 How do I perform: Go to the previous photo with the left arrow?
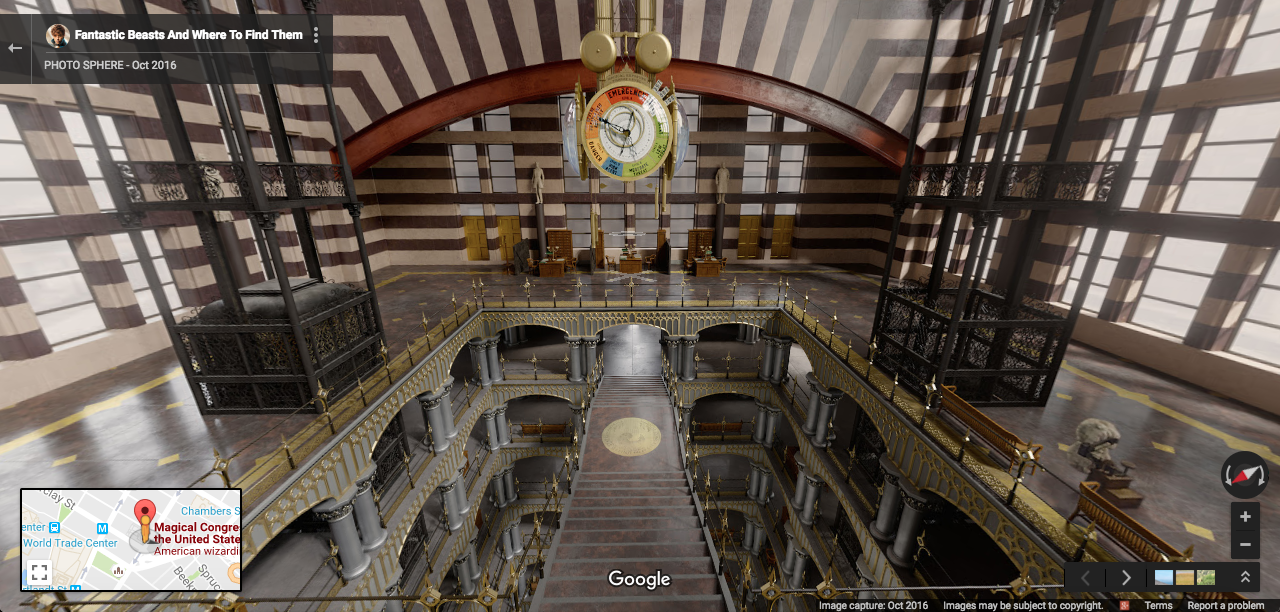(x=1085, y=577)
